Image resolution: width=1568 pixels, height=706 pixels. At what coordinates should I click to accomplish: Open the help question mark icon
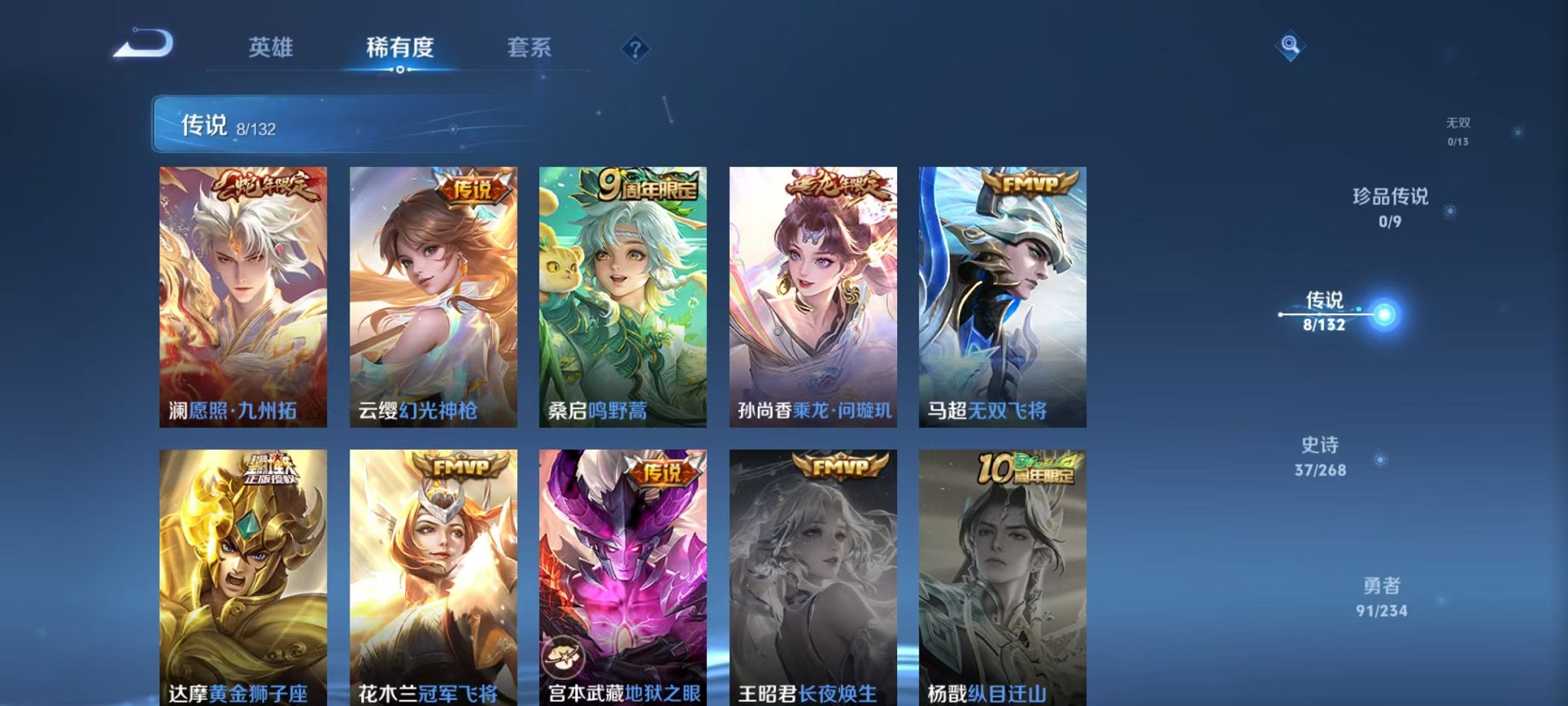point(635,49)
